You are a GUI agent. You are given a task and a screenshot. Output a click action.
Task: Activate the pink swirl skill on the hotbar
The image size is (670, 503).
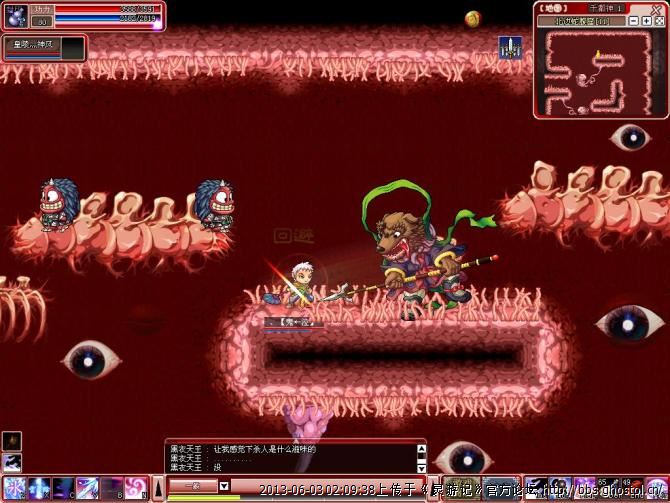[137, 489]
